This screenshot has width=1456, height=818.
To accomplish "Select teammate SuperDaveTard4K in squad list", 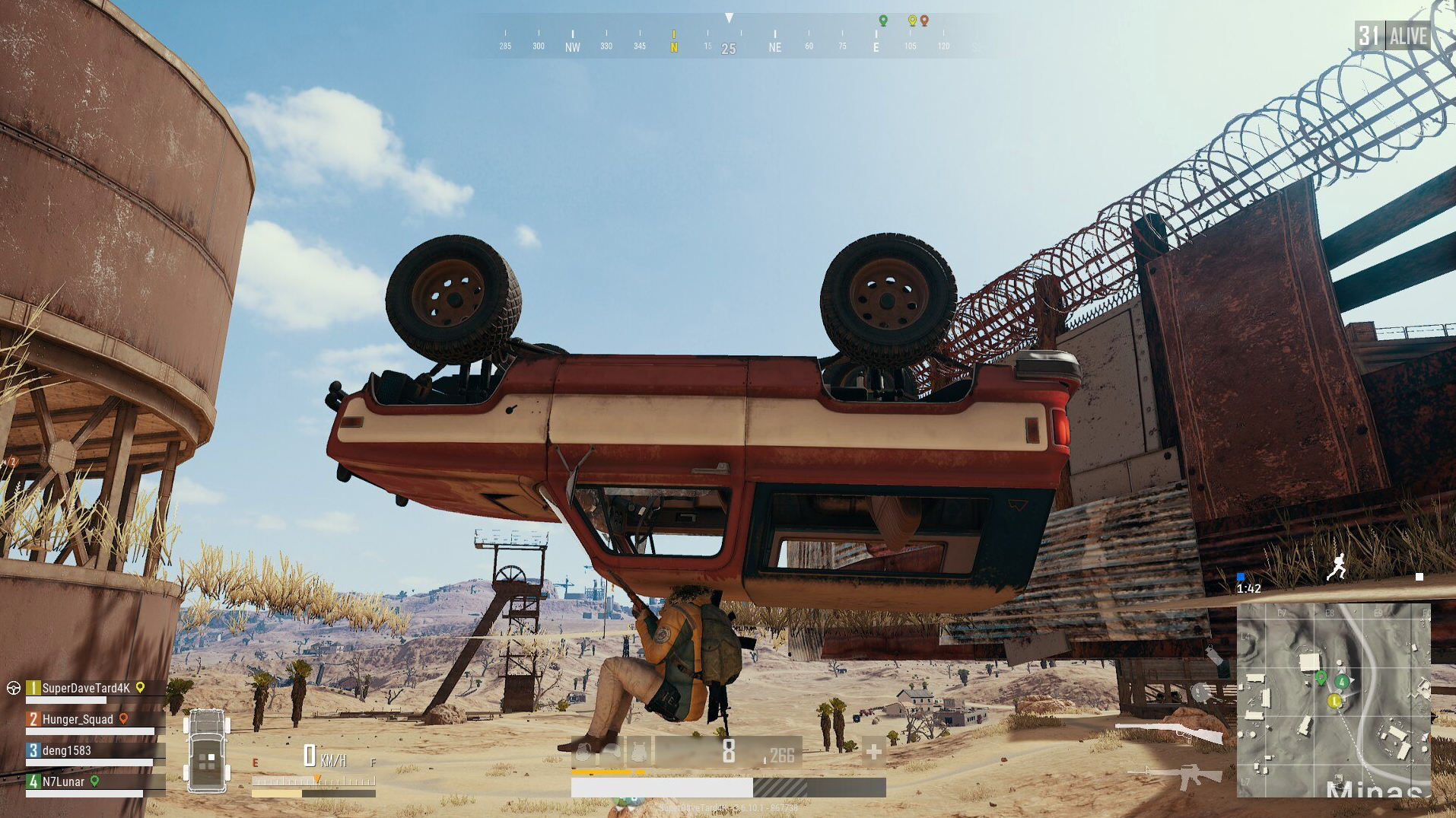I will [85, 688].
